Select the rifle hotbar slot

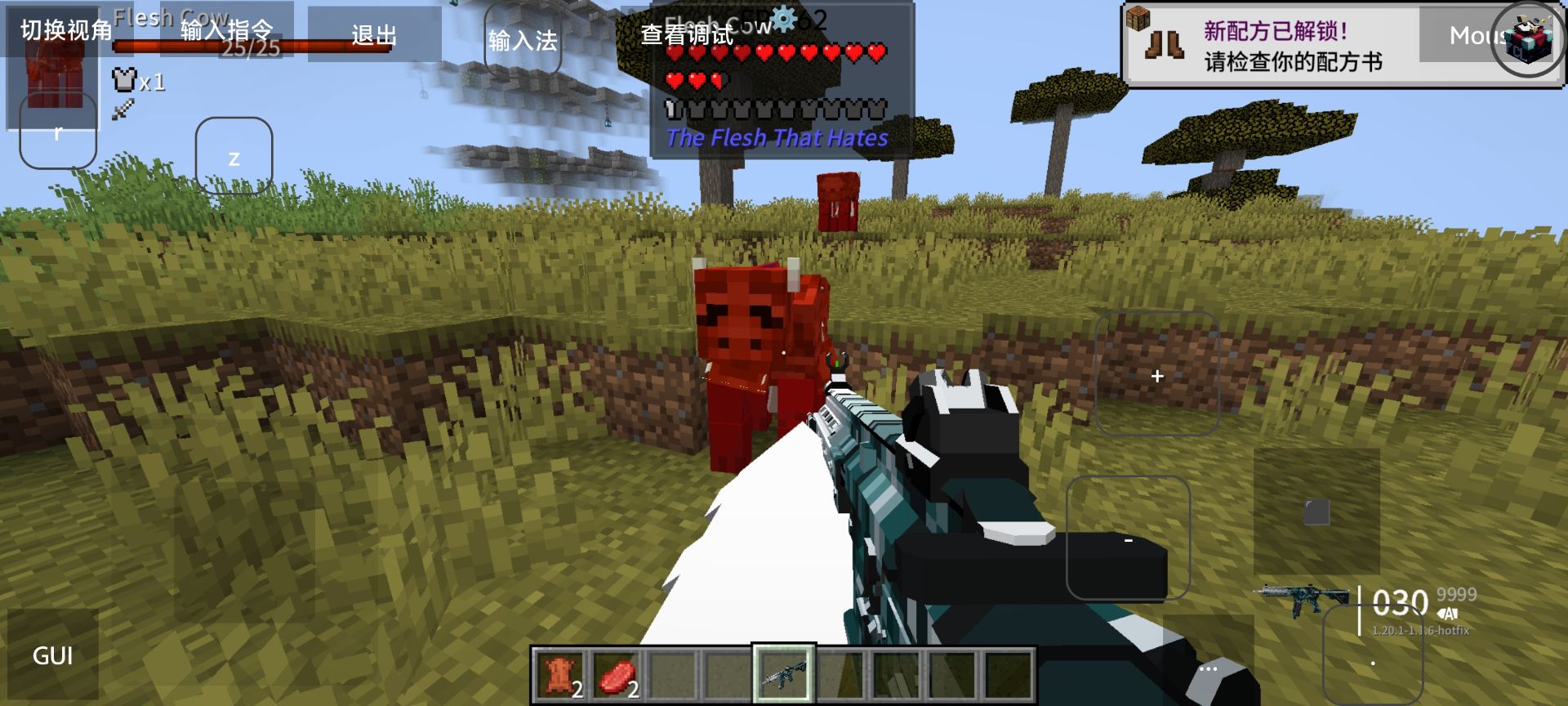pyautogui.click(x=783, y=675)
